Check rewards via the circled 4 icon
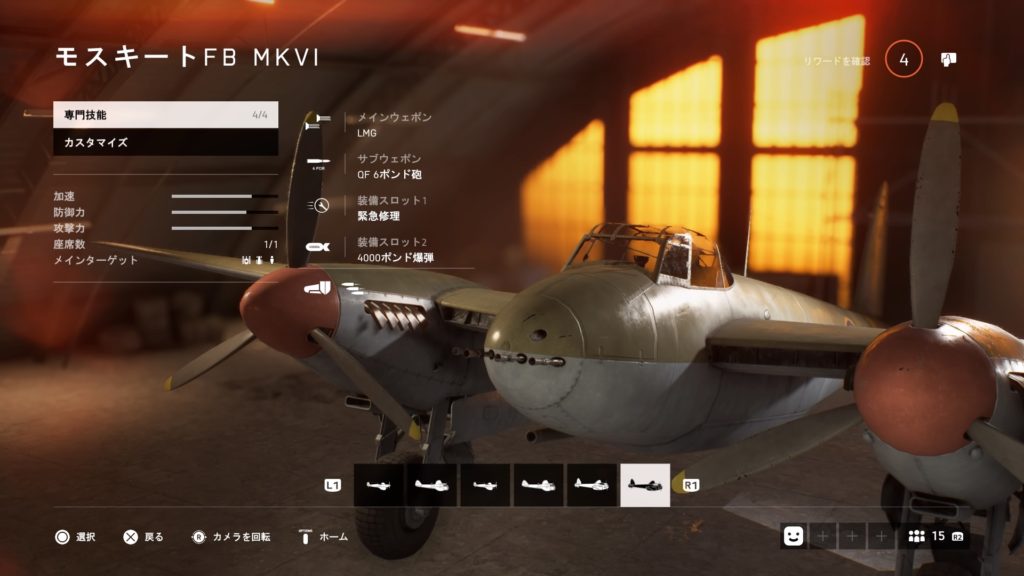The image size is (1024, 576). coord(904,60)
